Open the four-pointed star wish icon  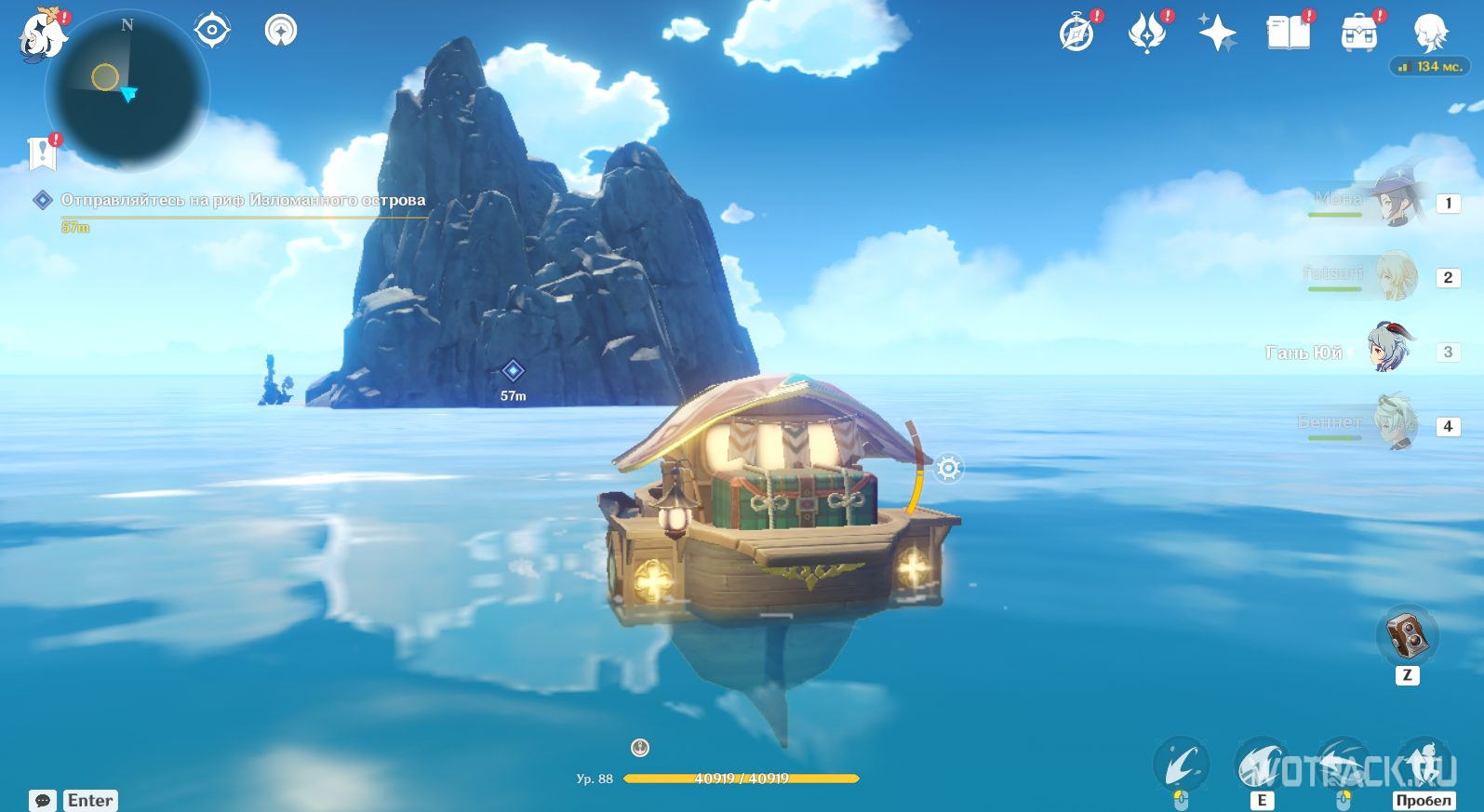point(1217,33)
